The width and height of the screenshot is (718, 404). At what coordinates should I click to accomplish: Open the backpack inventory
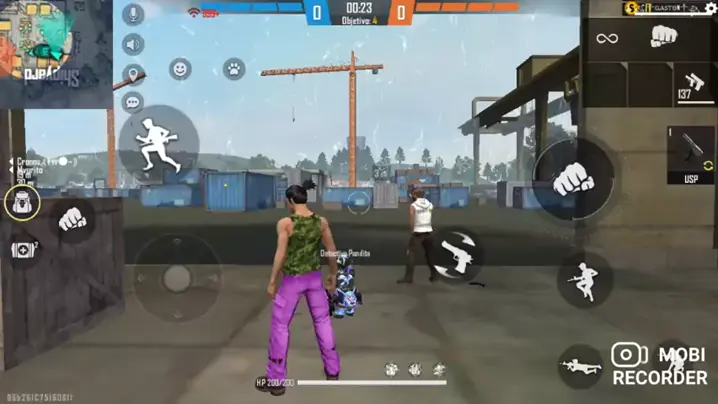pos(22,203)
